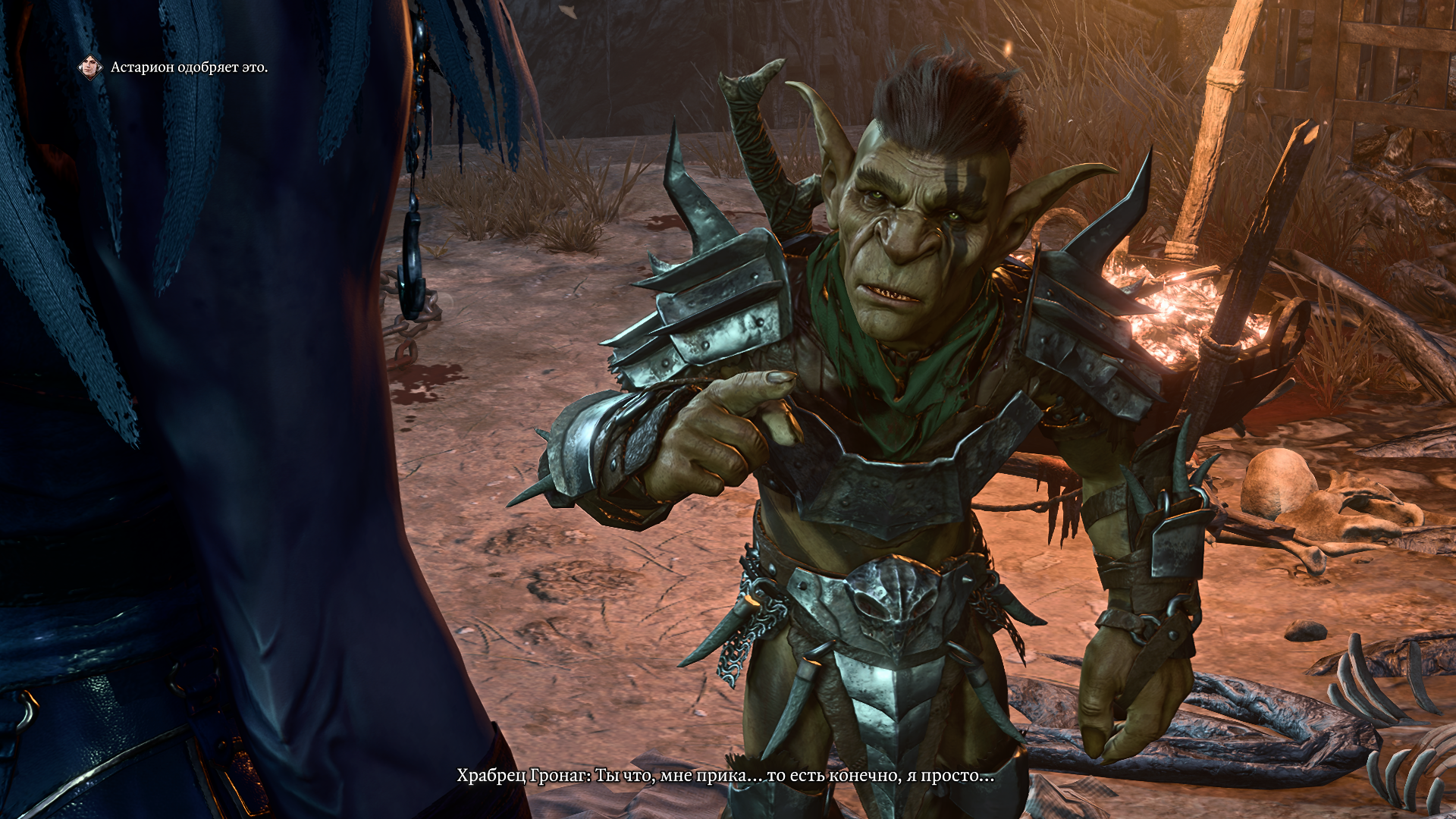Click Astarion's portrait in the approval notification

tap(91, 67)
